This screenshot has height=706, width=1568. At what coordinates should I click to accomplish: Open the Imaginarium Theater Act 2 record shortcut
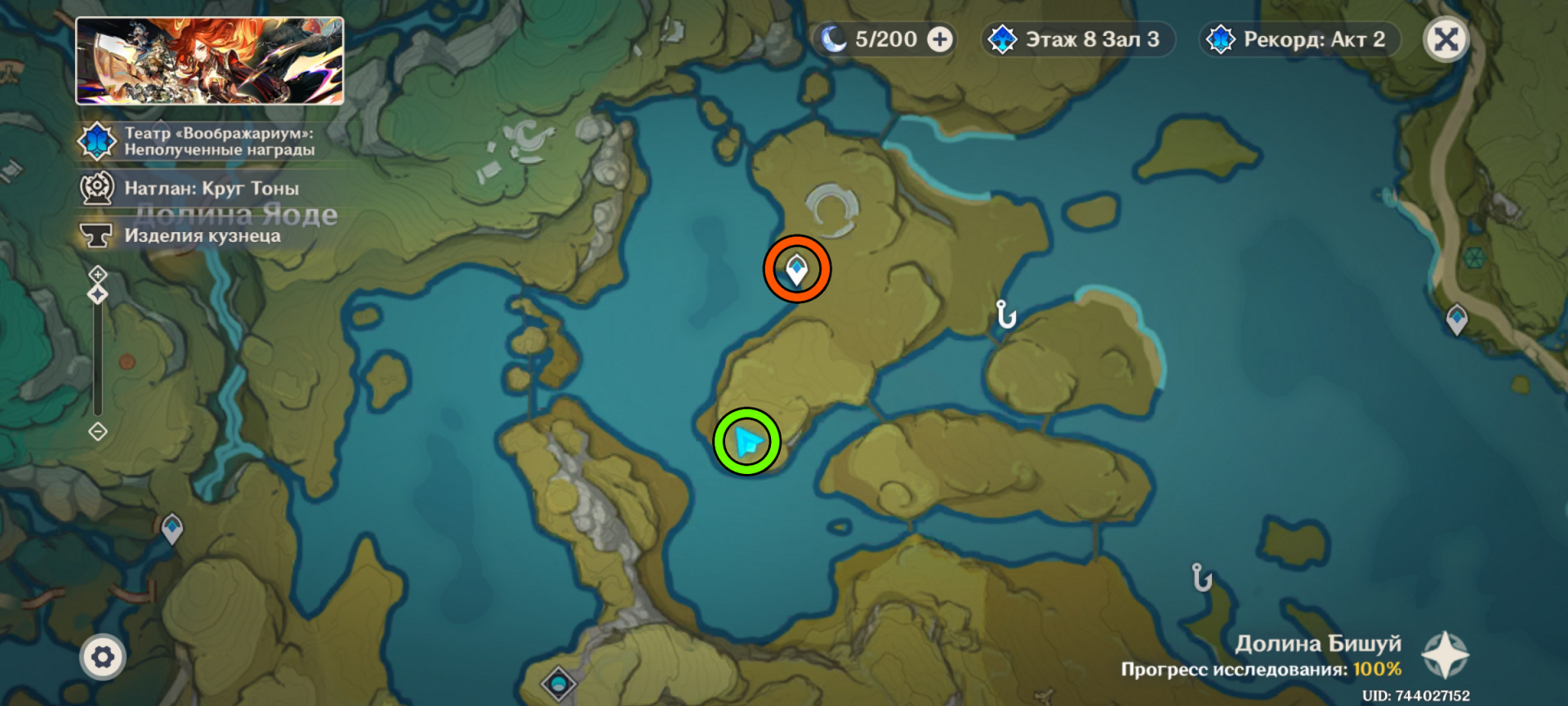1299,39
